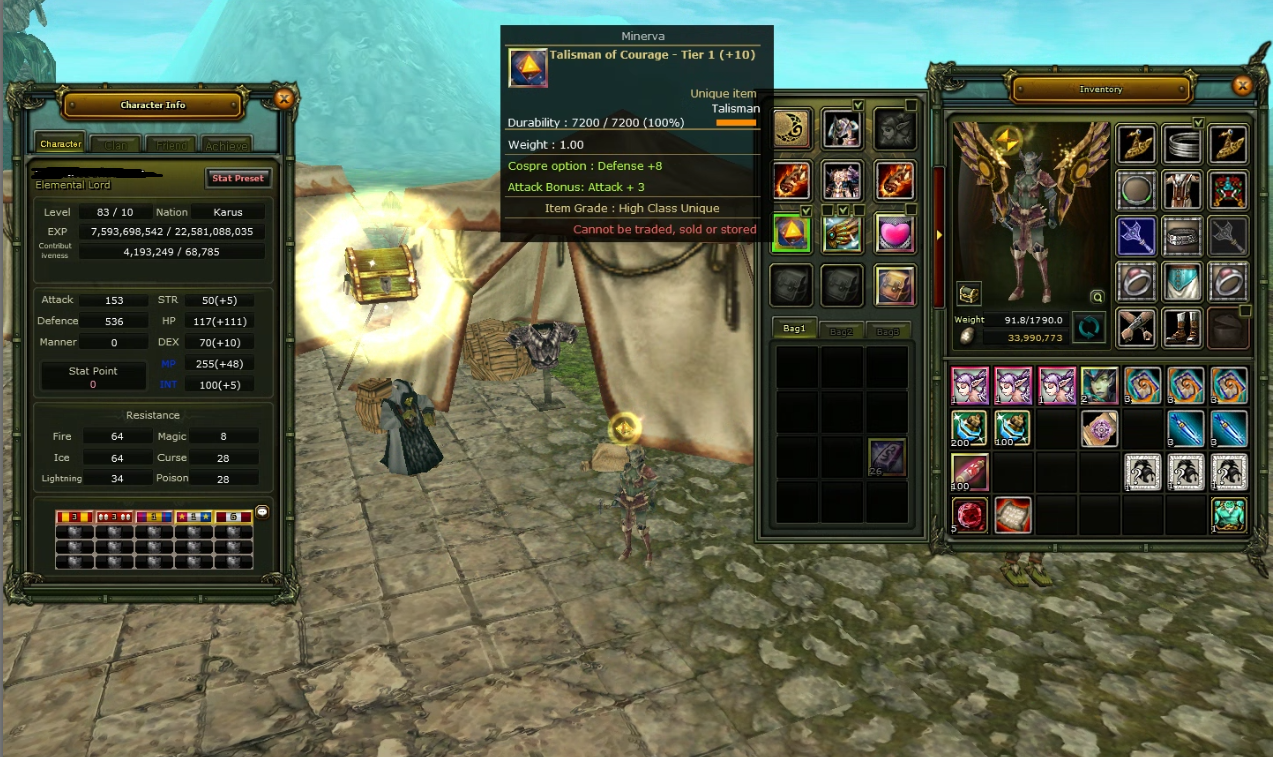
Task: Open the Achieve tab
Action: pyautogui.click(x=226, y=145)
